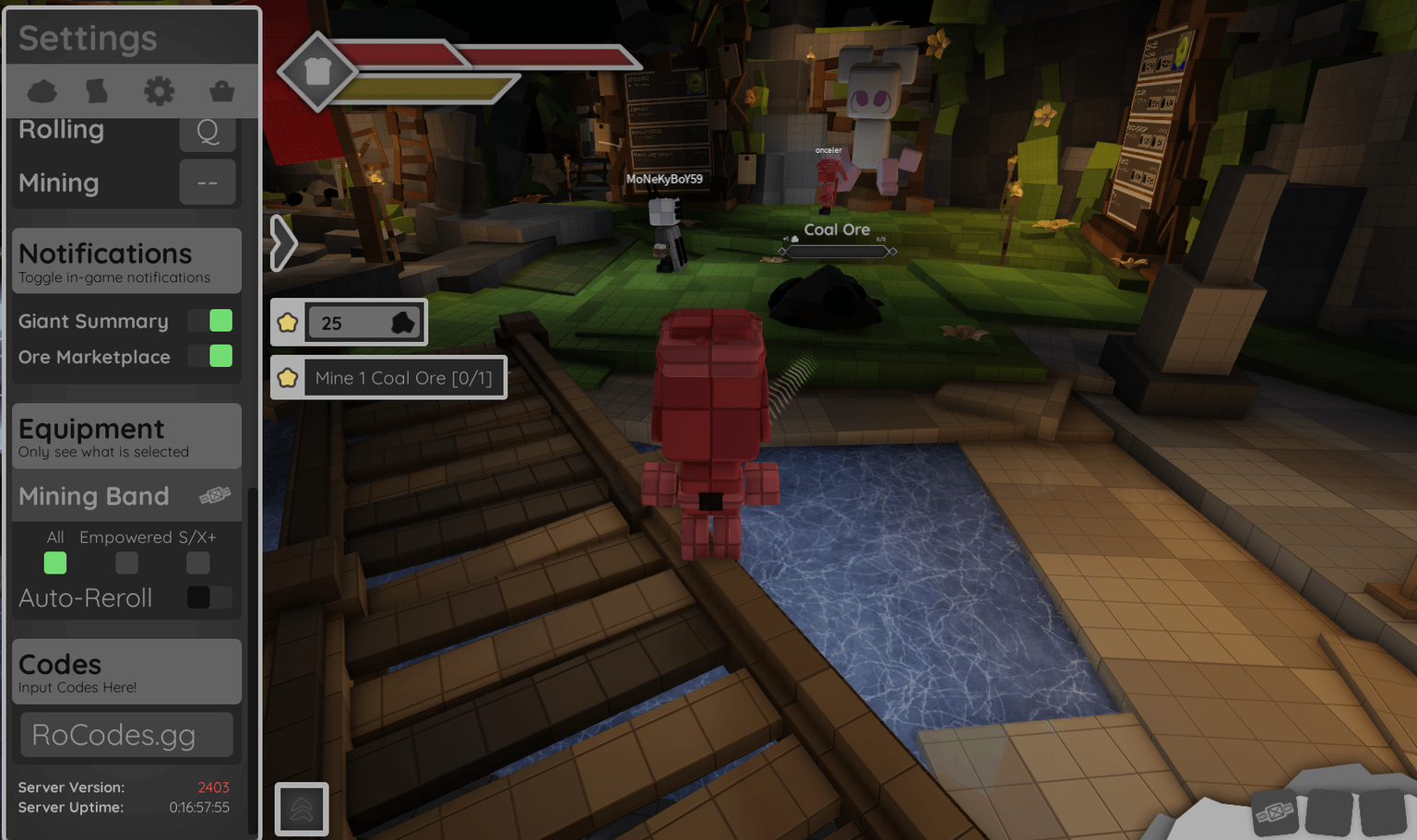This screenshot has width=1417, height=840.
Task: Open the ore rock tab
Action: [x=42, y=91]
